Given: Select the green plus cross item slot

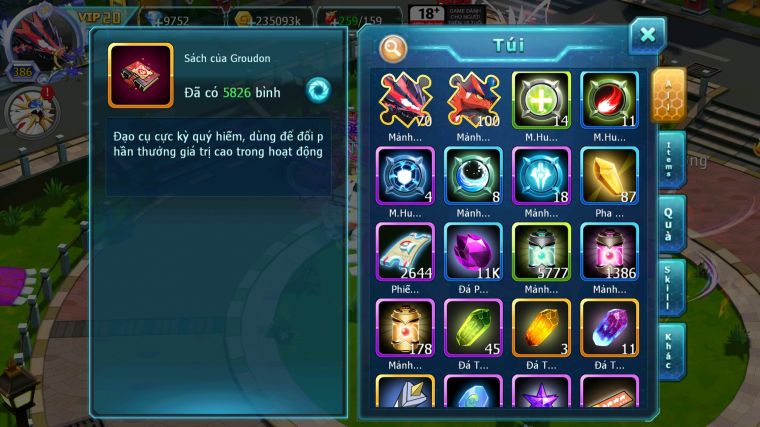Looking at the screenshot, I should 541,99.
